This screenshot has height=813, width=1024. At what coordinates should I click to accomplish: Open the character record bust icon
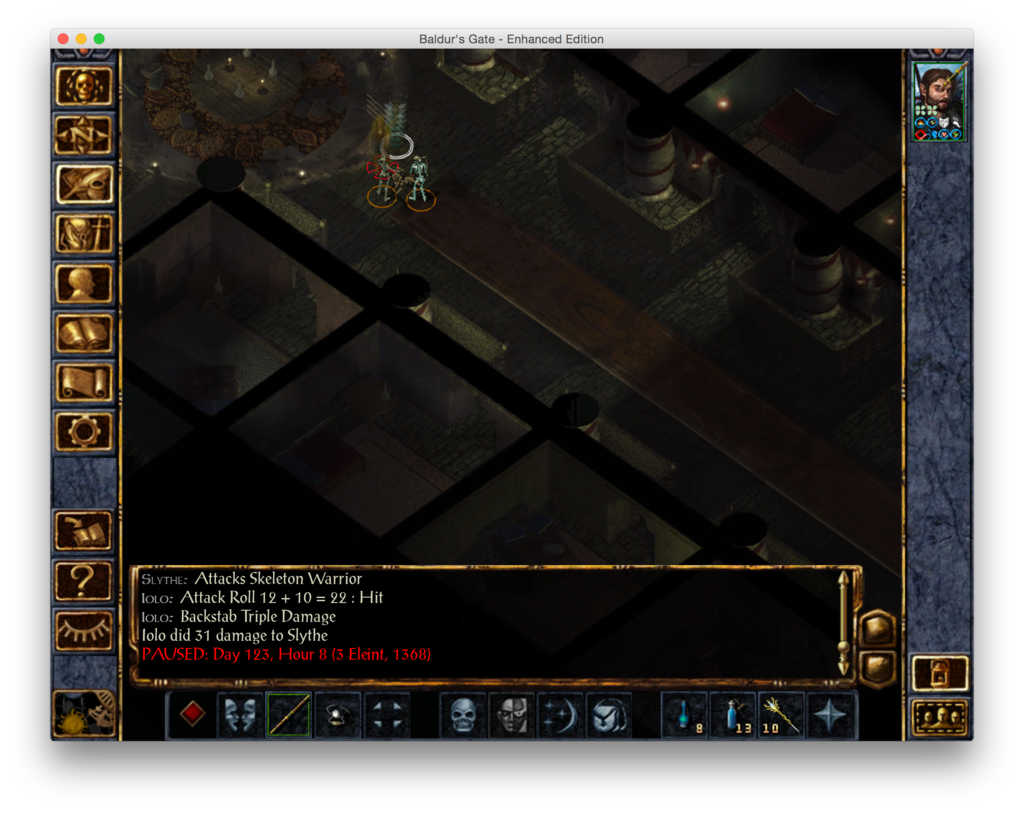83,283
